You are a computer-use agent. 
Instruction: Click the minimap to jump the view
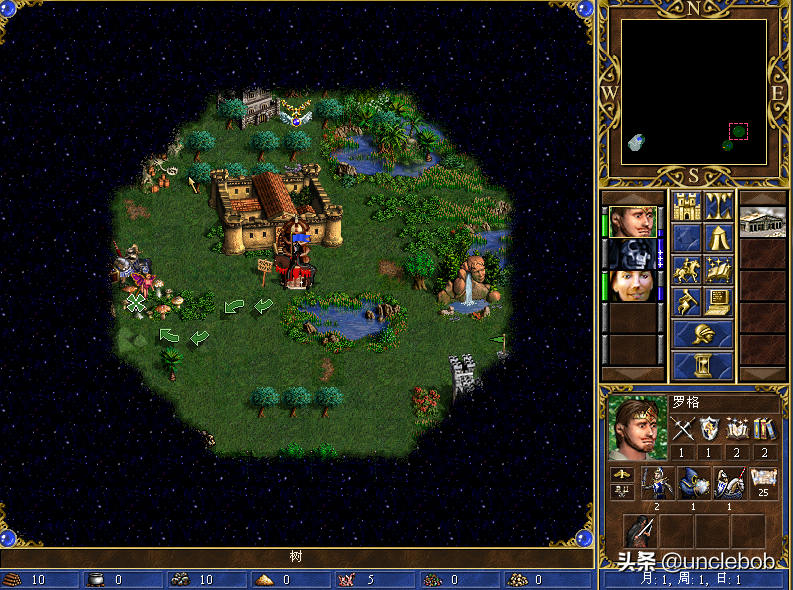pyautogui.click(x=694, y=92)
